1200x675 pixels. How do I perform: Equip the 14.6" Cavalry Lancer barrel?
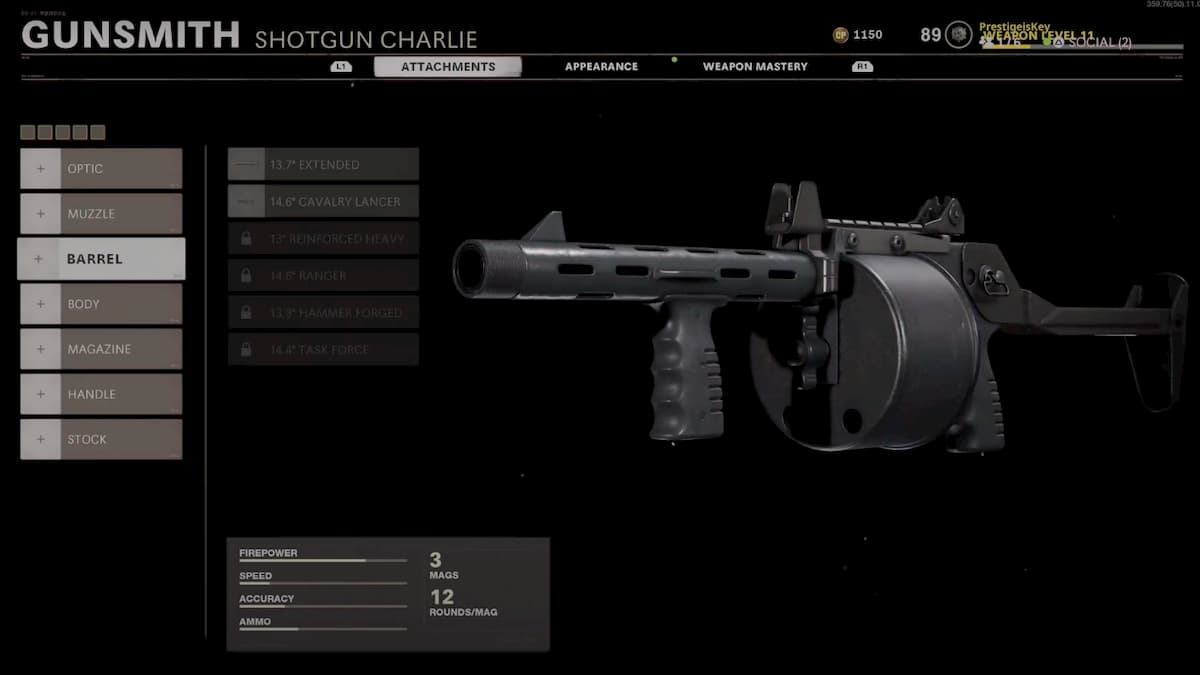point(323,201)
